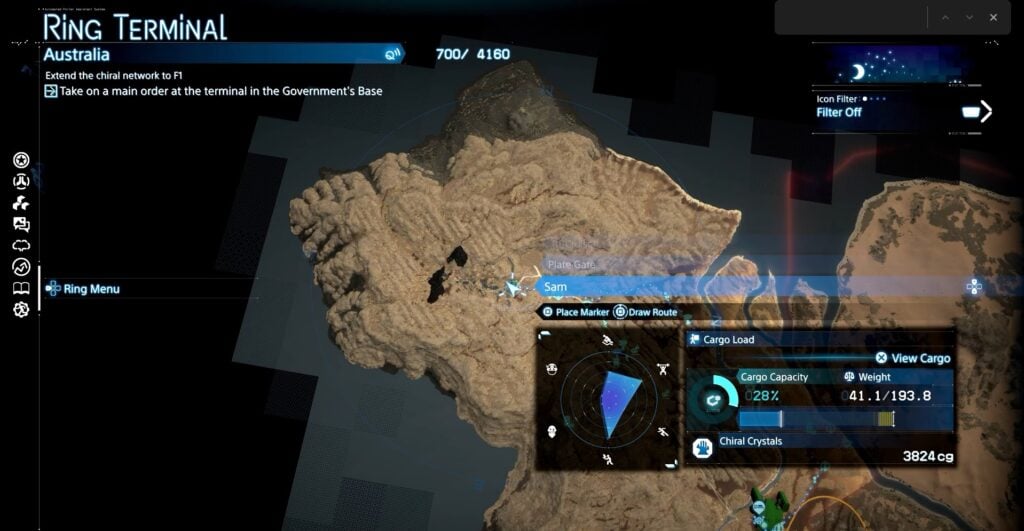Select the Chiral Crystals hand icon
This screenshot has width=1024, height=531.
tap(702, 447)
